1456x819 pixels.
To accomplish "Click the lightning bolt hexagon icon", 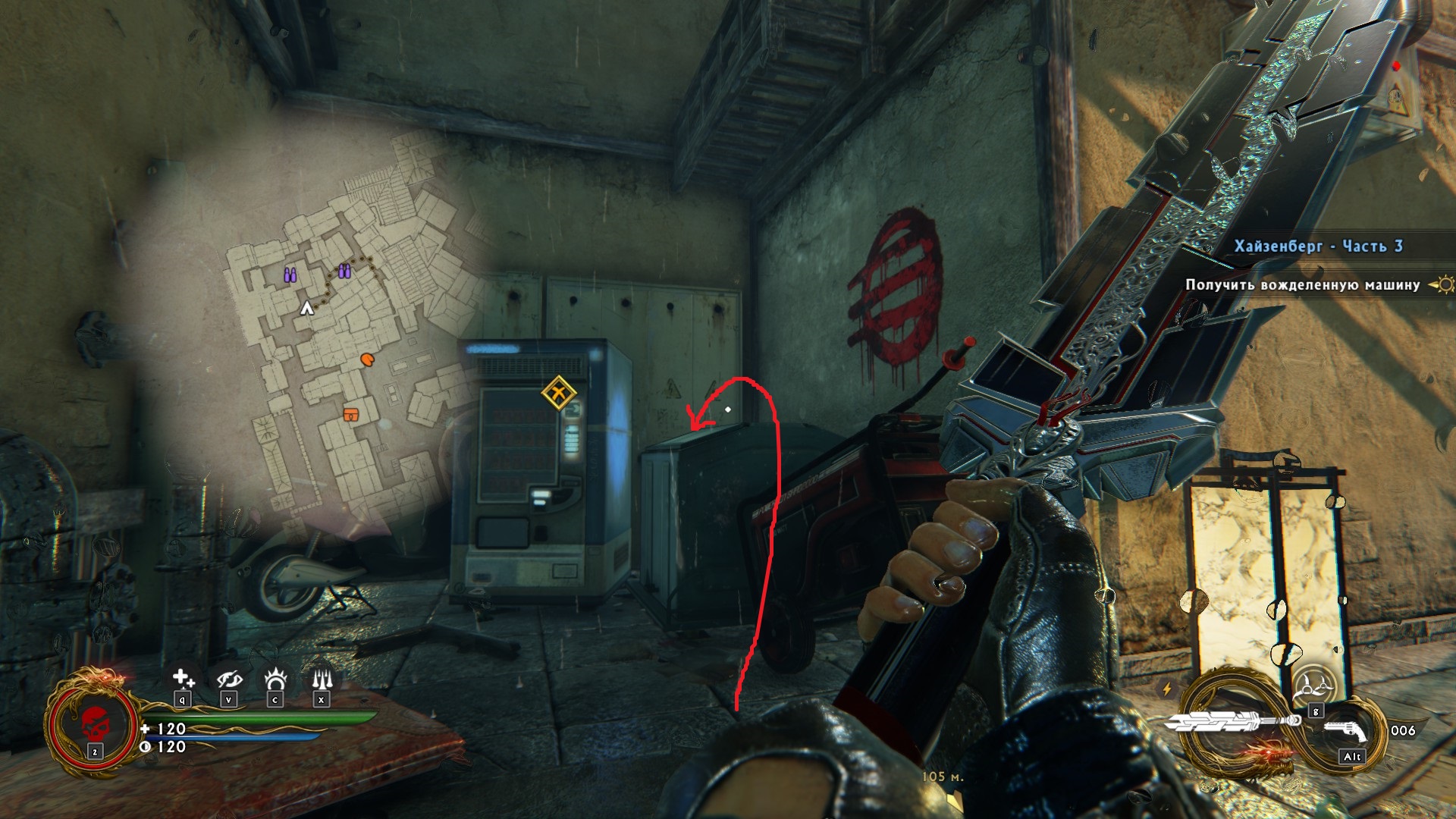I will (x=1167, y=689).
